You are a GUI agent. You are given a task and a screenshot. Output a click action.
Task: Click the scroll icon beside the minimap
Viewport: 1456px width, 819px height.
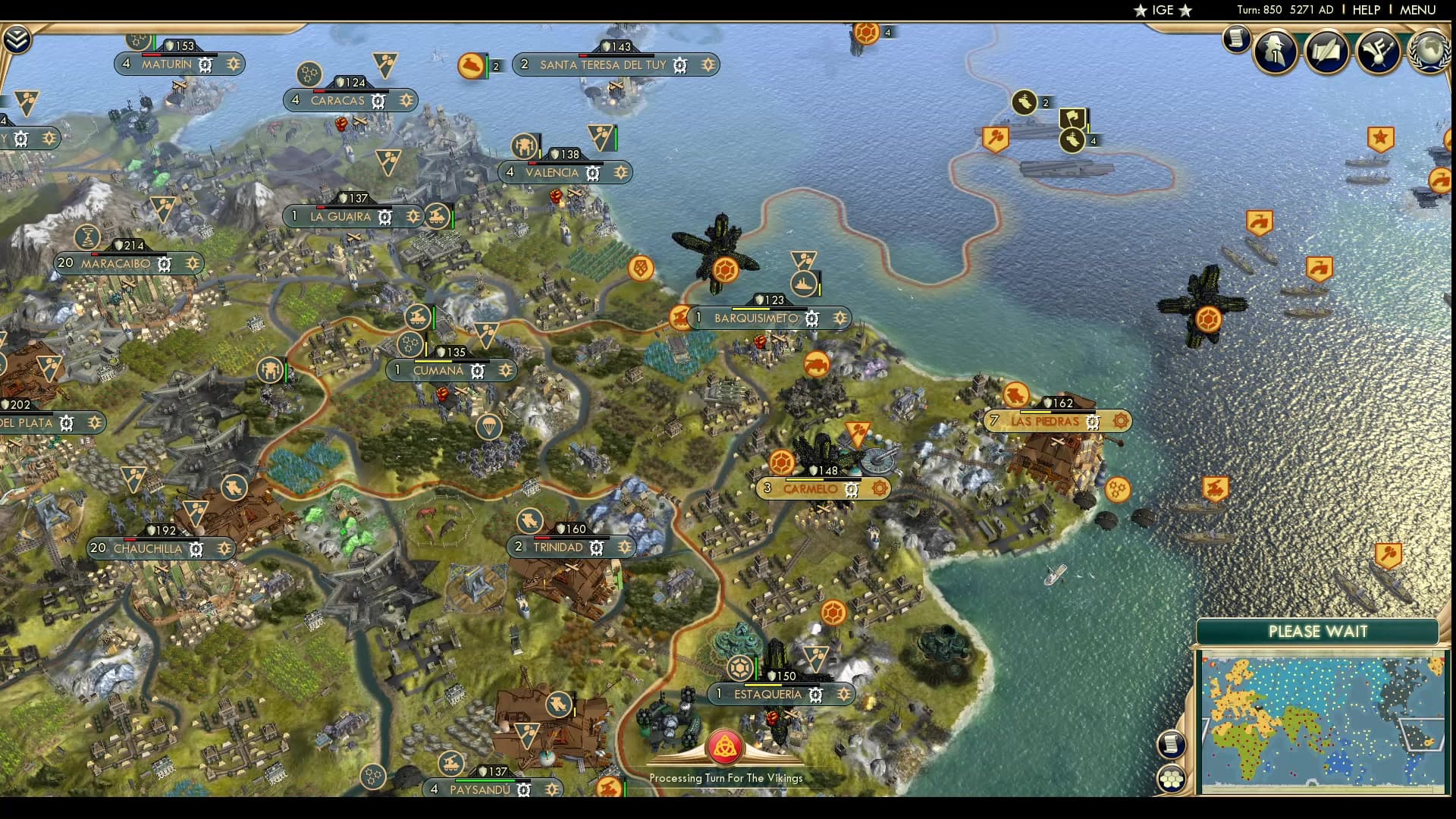(1171, 743)
